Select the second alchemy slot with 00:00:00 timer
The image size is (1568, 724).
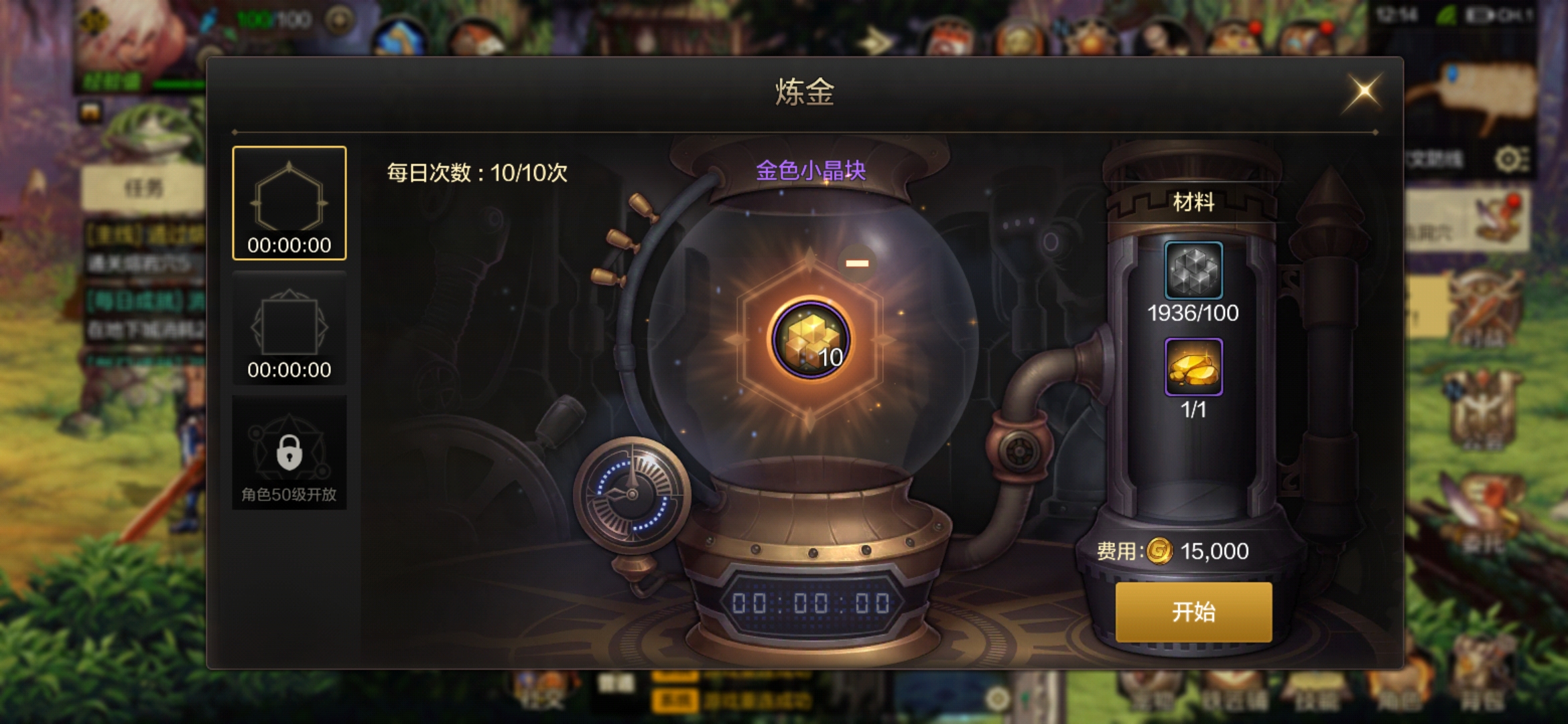coord(289,328)
